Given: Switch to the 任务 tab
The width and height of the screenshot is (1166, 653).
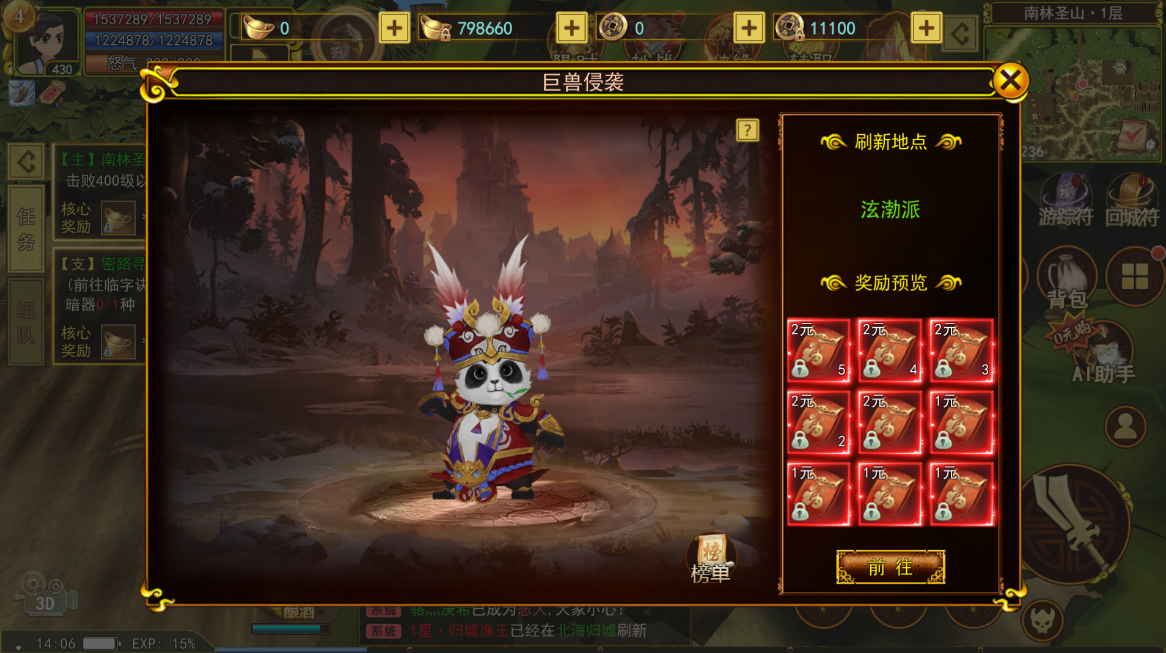Looking at the screenshot, I should pyautogui.click(x=26, y=228).
